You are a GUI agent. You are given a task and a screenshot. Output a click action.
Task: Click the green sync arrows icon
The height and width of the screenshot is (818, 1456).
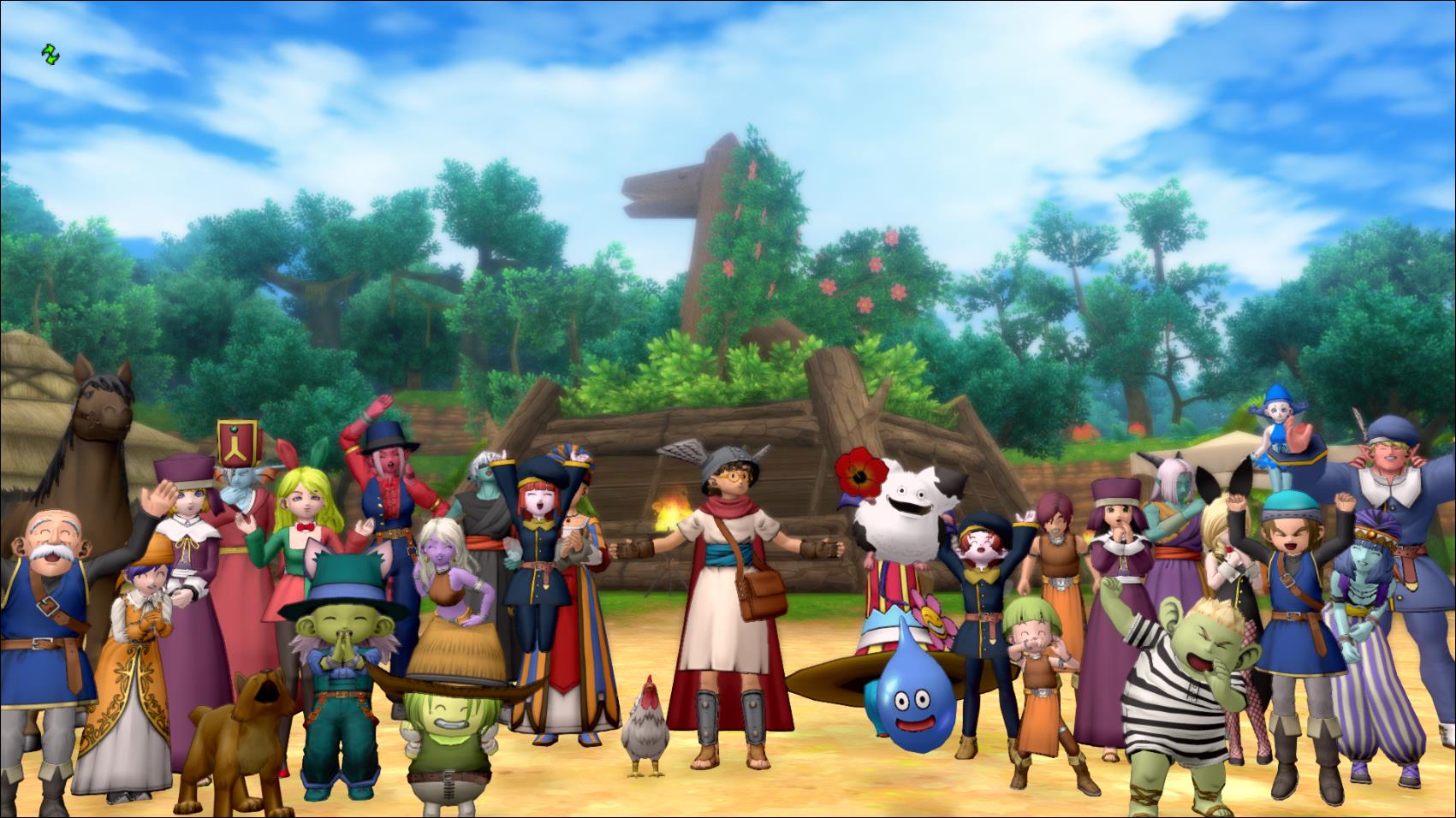51,56
